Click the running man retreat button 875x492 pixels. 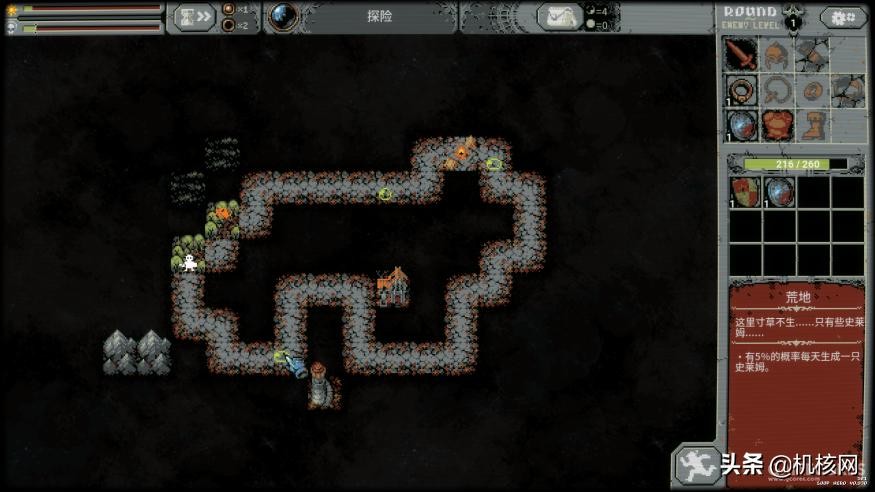point(696,464)
